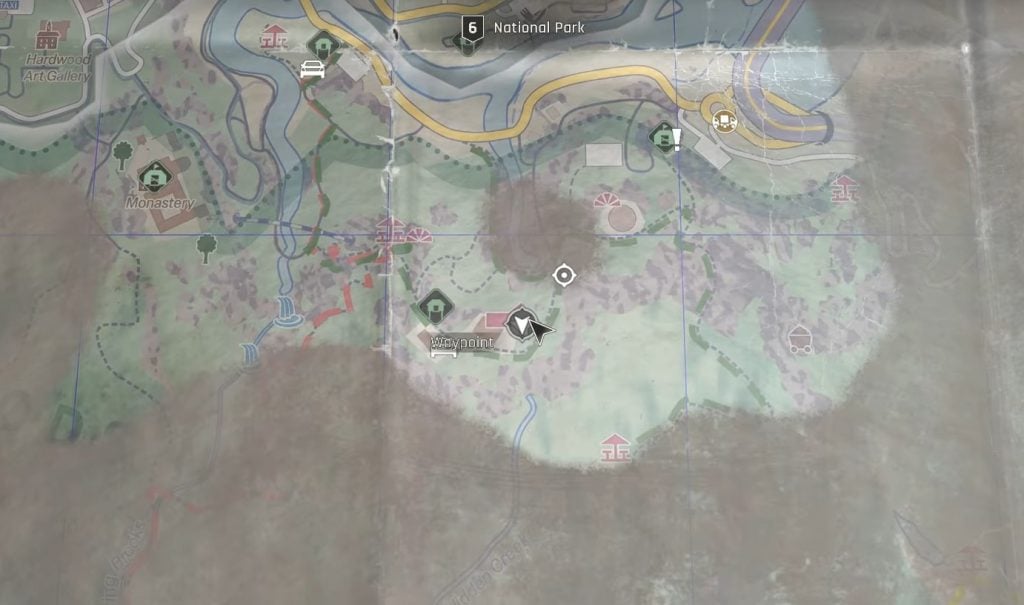
Task: Select the house marker beside the car icon
Action: point(322,45)
